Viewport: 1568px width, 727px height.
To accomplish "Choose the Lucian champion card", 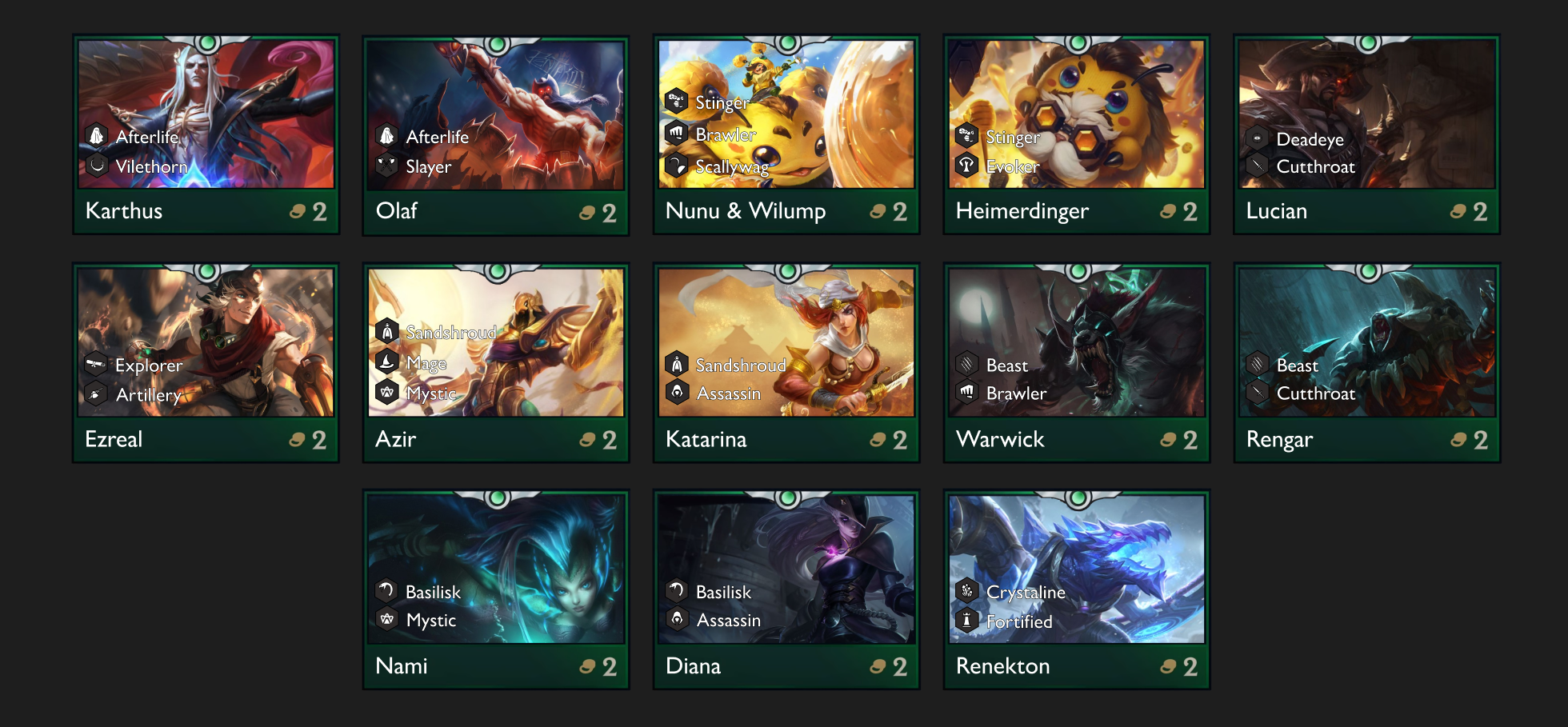I will [1367, 134].
